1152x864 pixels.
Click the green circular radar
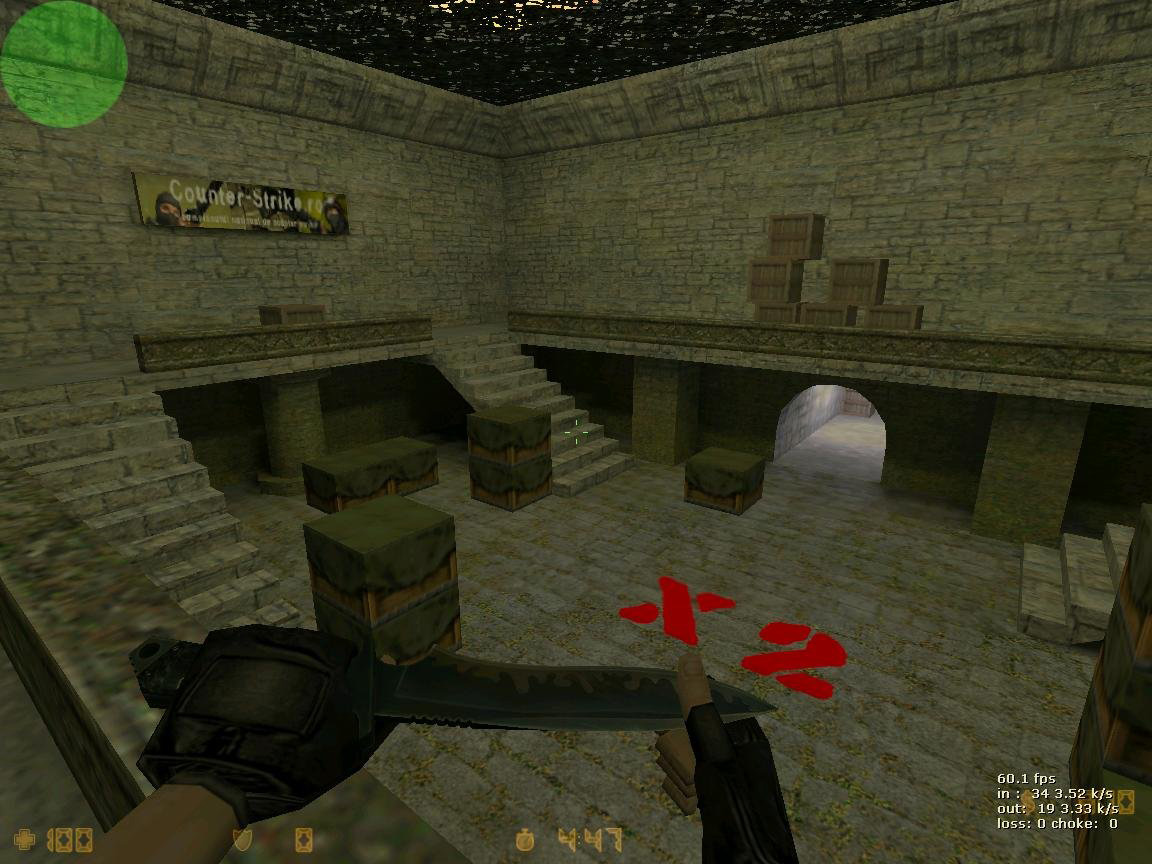click(64, 64)
